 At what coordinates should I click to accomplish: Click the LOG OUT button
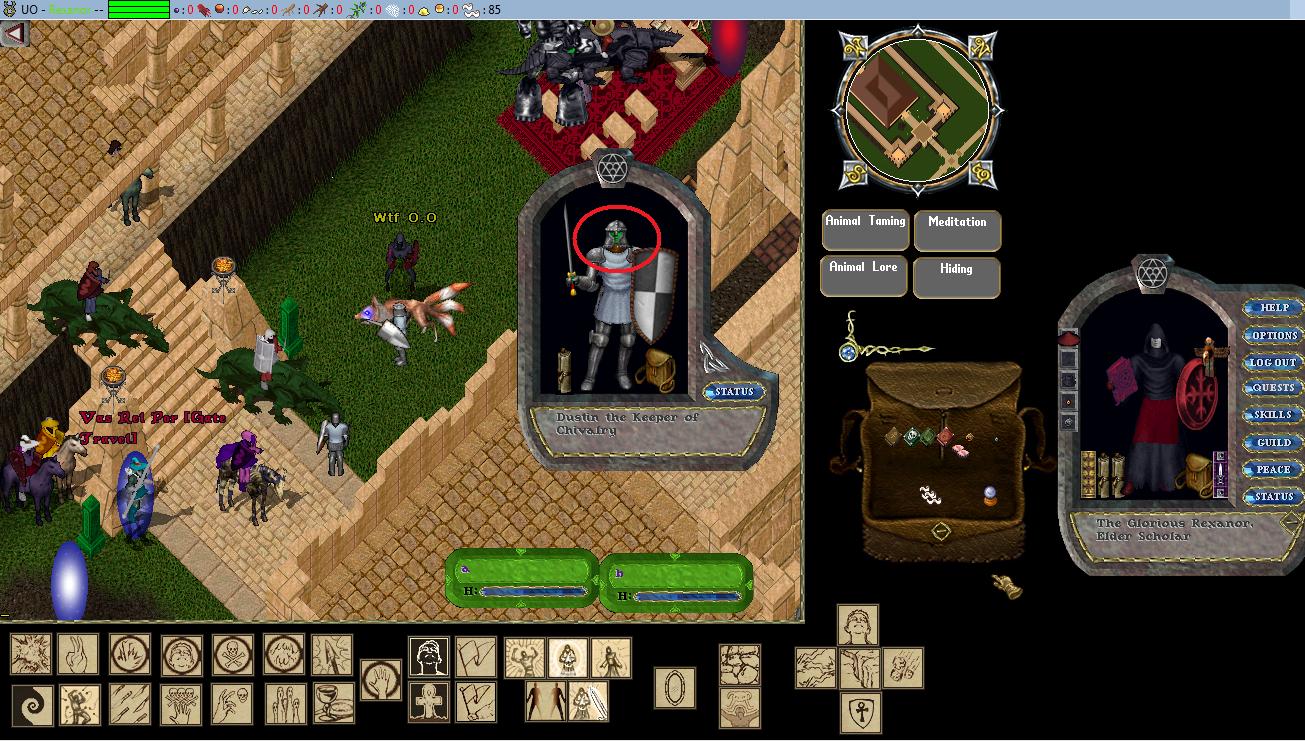pyautogui.click(x=1273, y=362)
